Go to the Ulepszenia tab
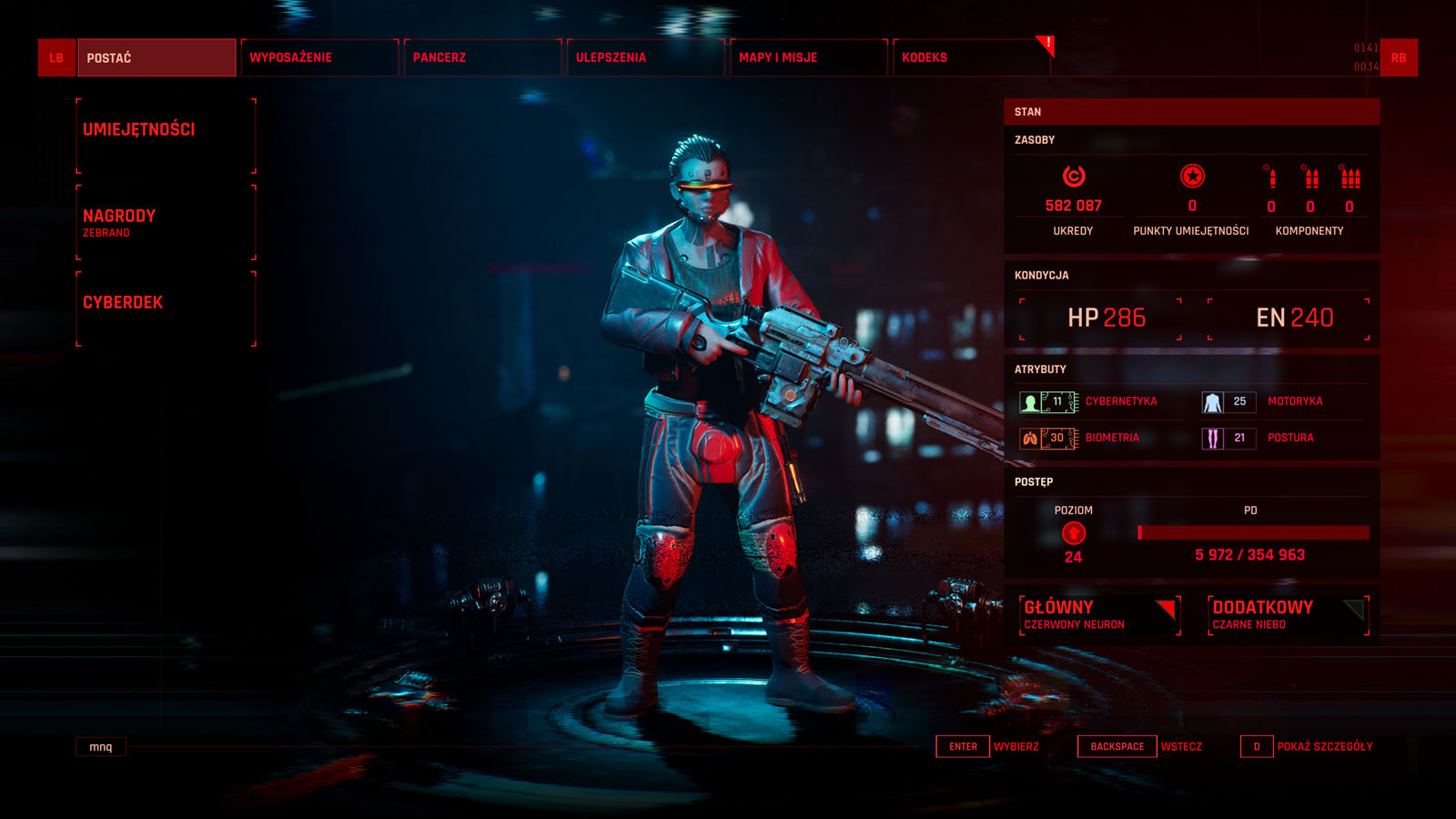The width and height of the screenshot is (1456, 819). point(645,57)
